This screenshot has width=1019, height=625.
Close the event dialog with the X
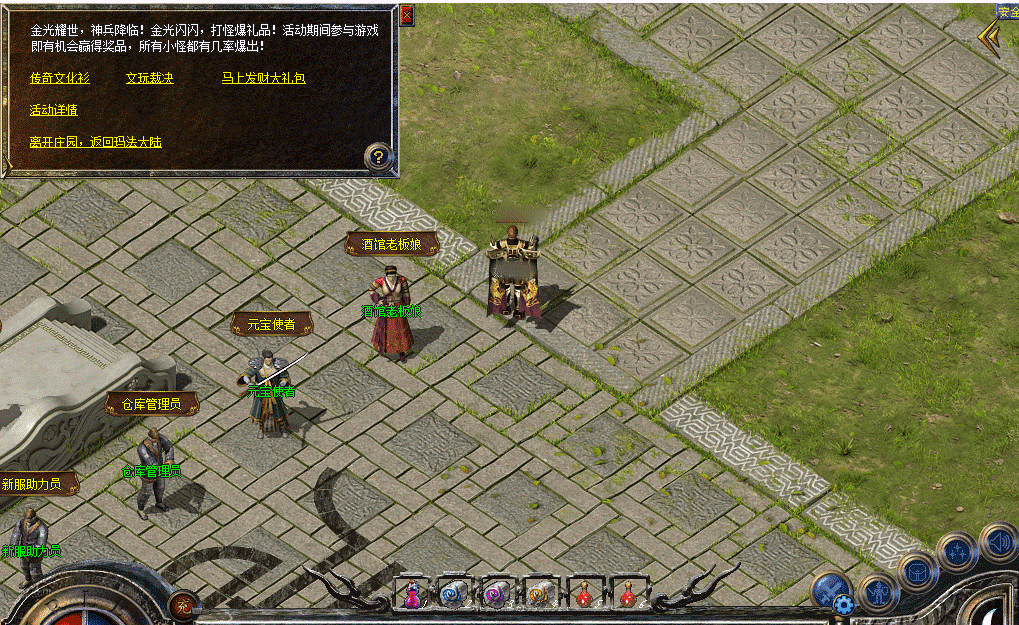[406, 16]
